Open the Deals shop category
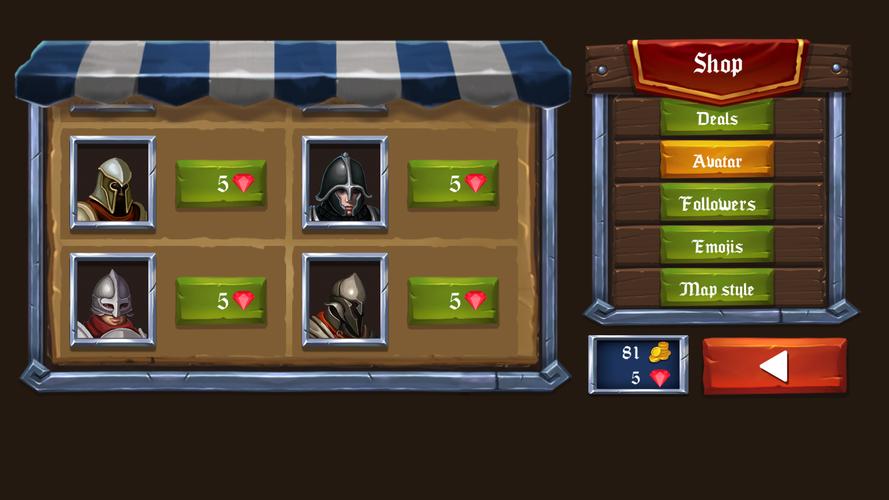The height and width of the screenshot is (500, 889). point(716,118)
